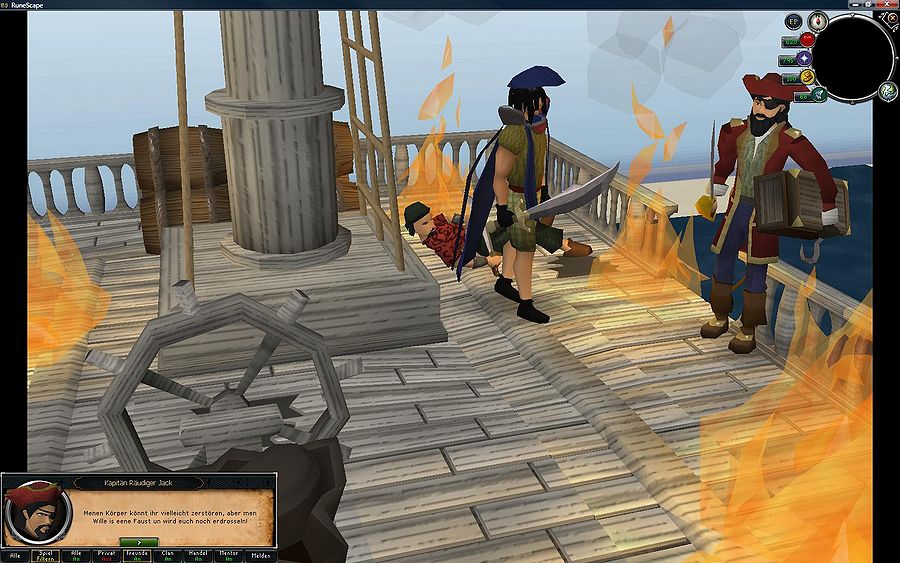Select the Freunde chat tab
The image size is (900, 563).
(x=137, y=555)
